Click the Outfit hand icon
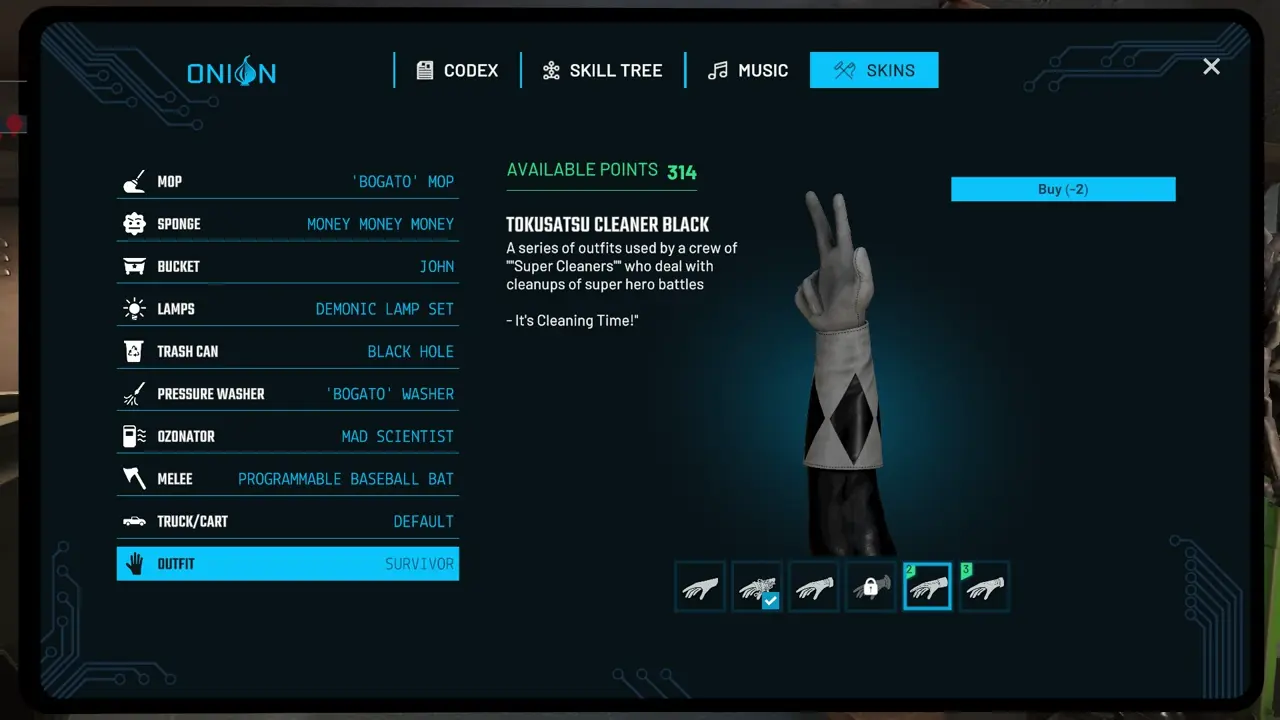Screen dimensions: 1280x720 [x=133, y=563]
